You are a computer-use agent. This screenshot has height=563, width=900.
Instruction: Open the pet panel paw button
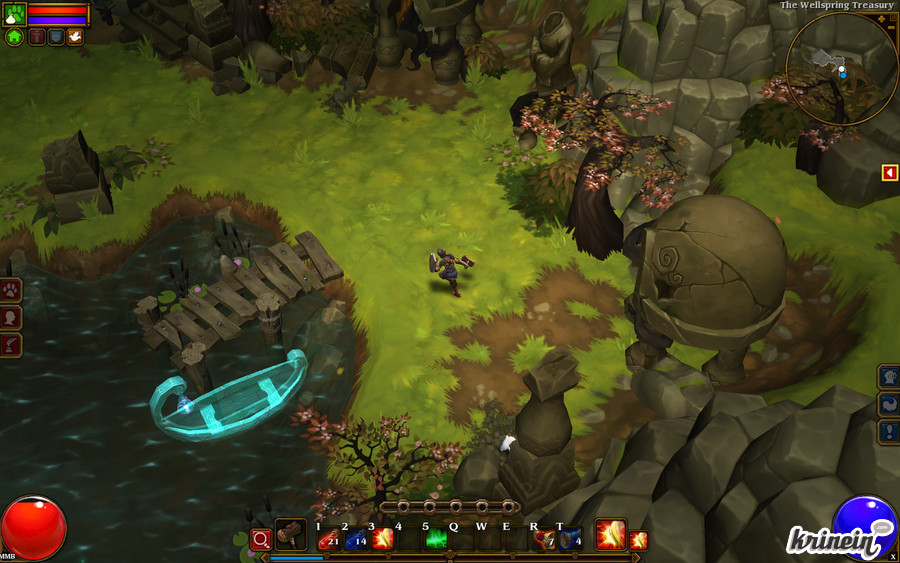point(11,291)
